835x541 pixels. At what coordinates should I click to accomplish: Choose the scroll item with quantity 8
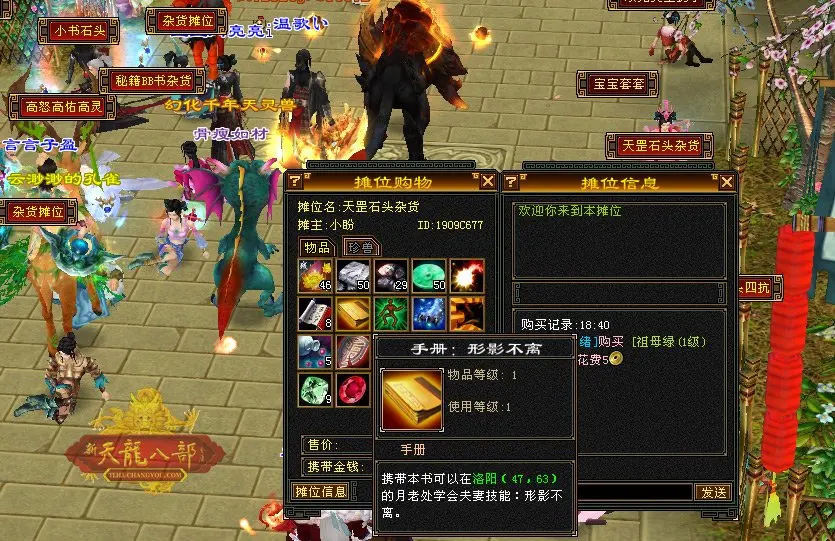(314, 314)
